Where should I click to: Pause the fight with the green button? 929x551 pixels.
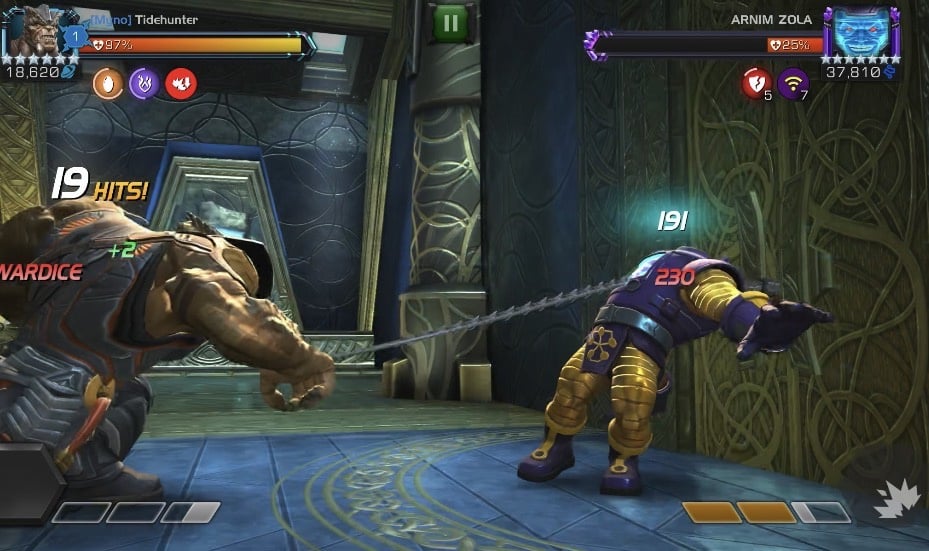[449, 22]
